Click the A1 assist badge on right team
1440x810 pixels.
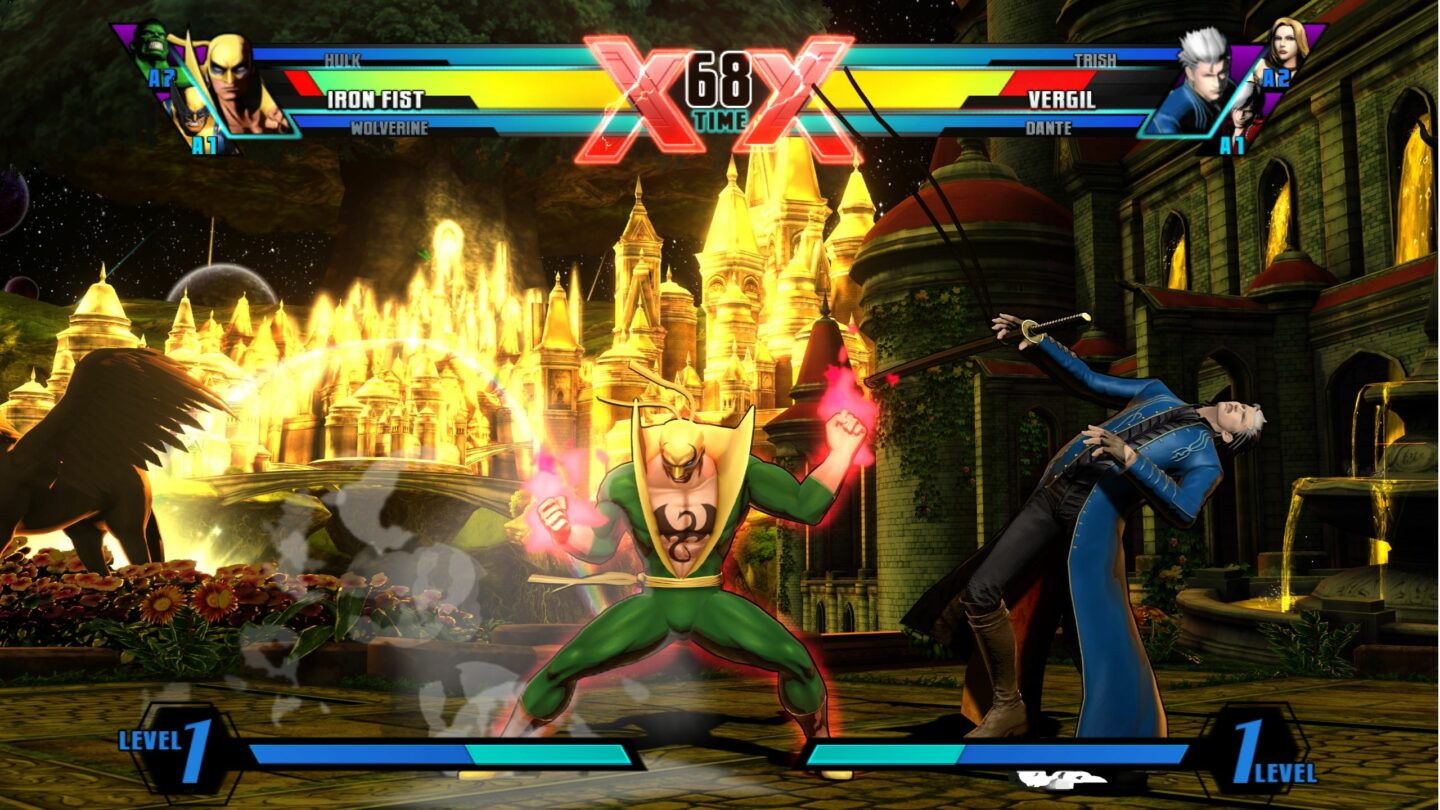(x=1233, y=145)
